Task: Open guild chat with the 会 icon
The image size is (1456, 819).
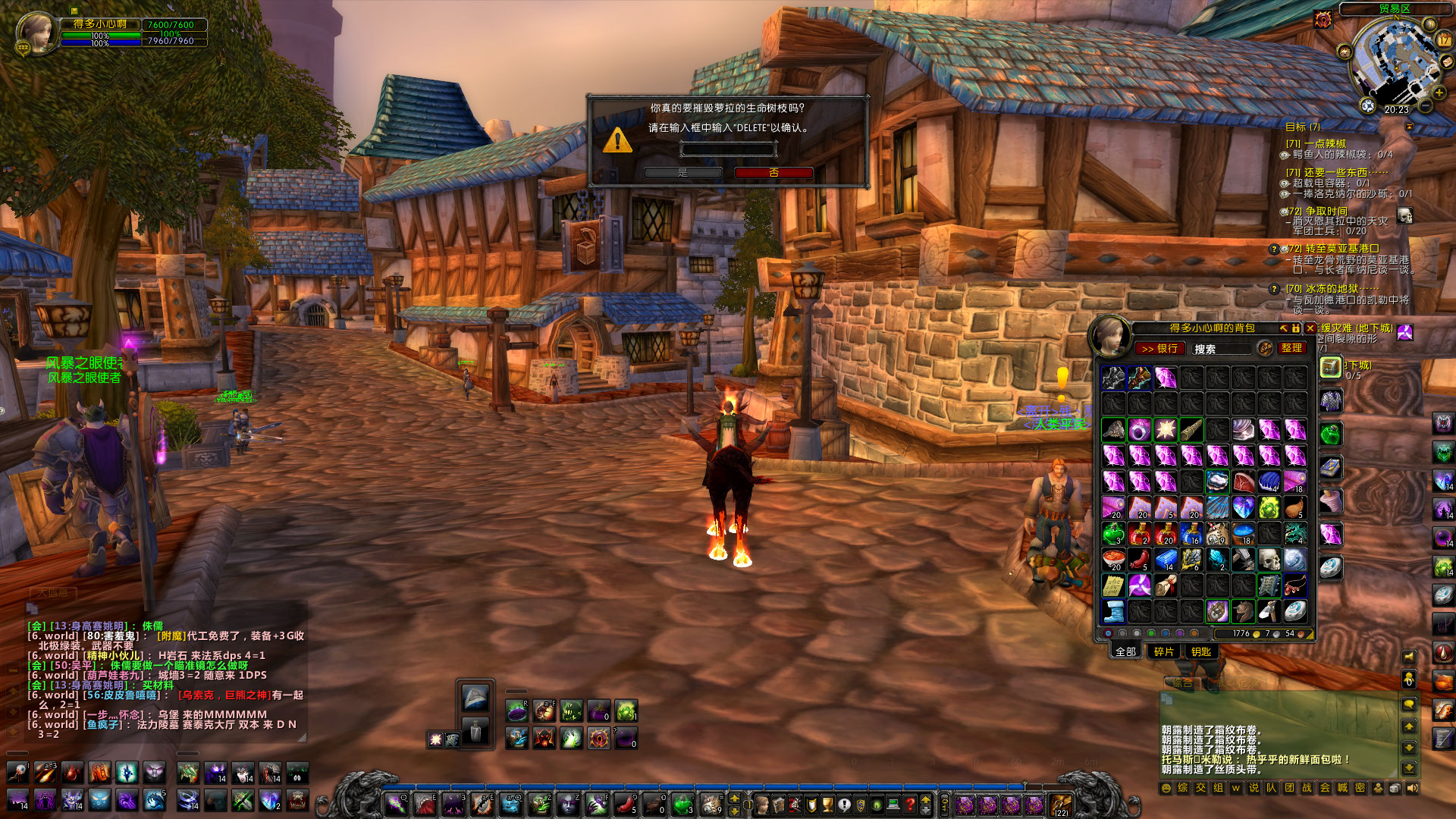Action: pyautogui.click(x=1325, y=787)
